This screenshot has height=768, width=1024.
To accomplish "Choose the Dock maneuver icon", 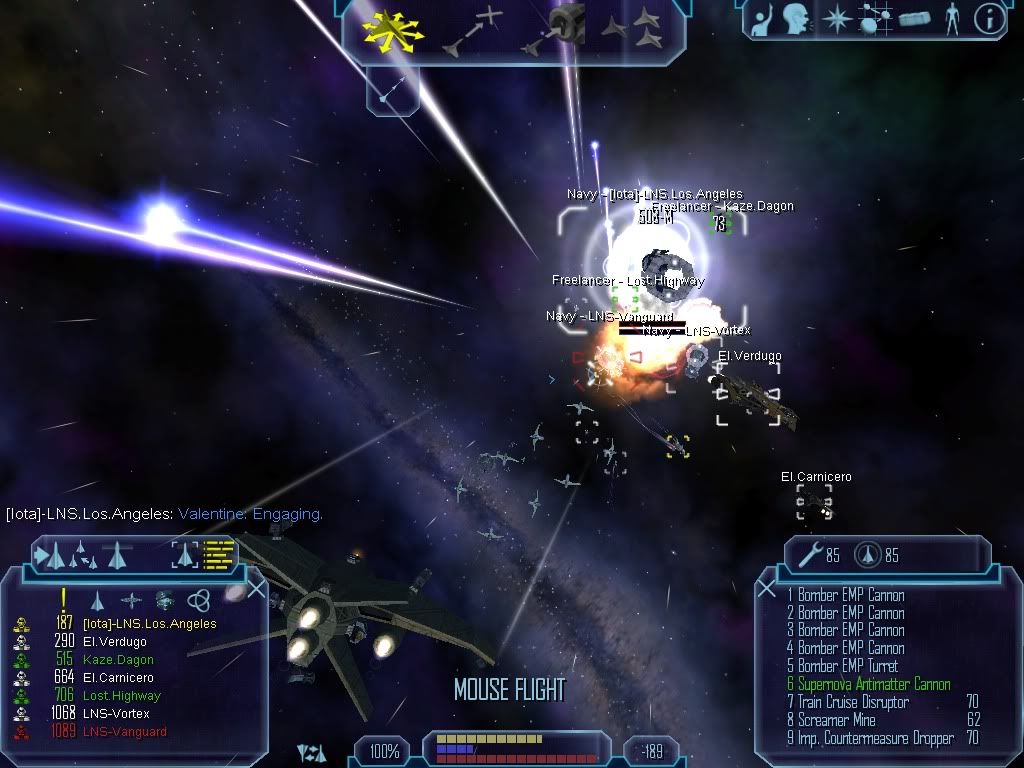I will pos(553,28).
